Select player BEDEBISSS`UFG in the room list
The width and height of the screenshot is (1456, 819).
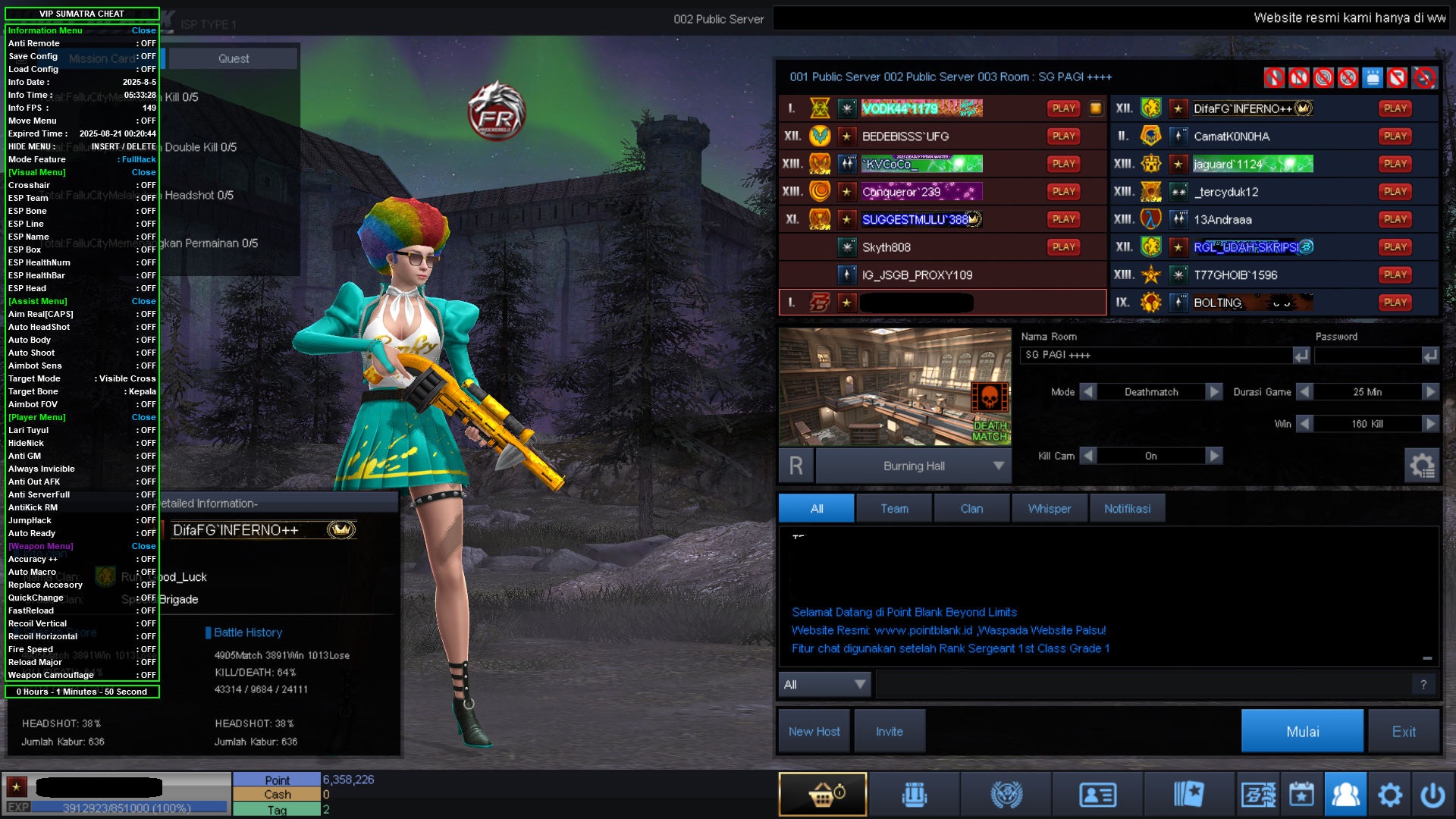tap(905, 136)
